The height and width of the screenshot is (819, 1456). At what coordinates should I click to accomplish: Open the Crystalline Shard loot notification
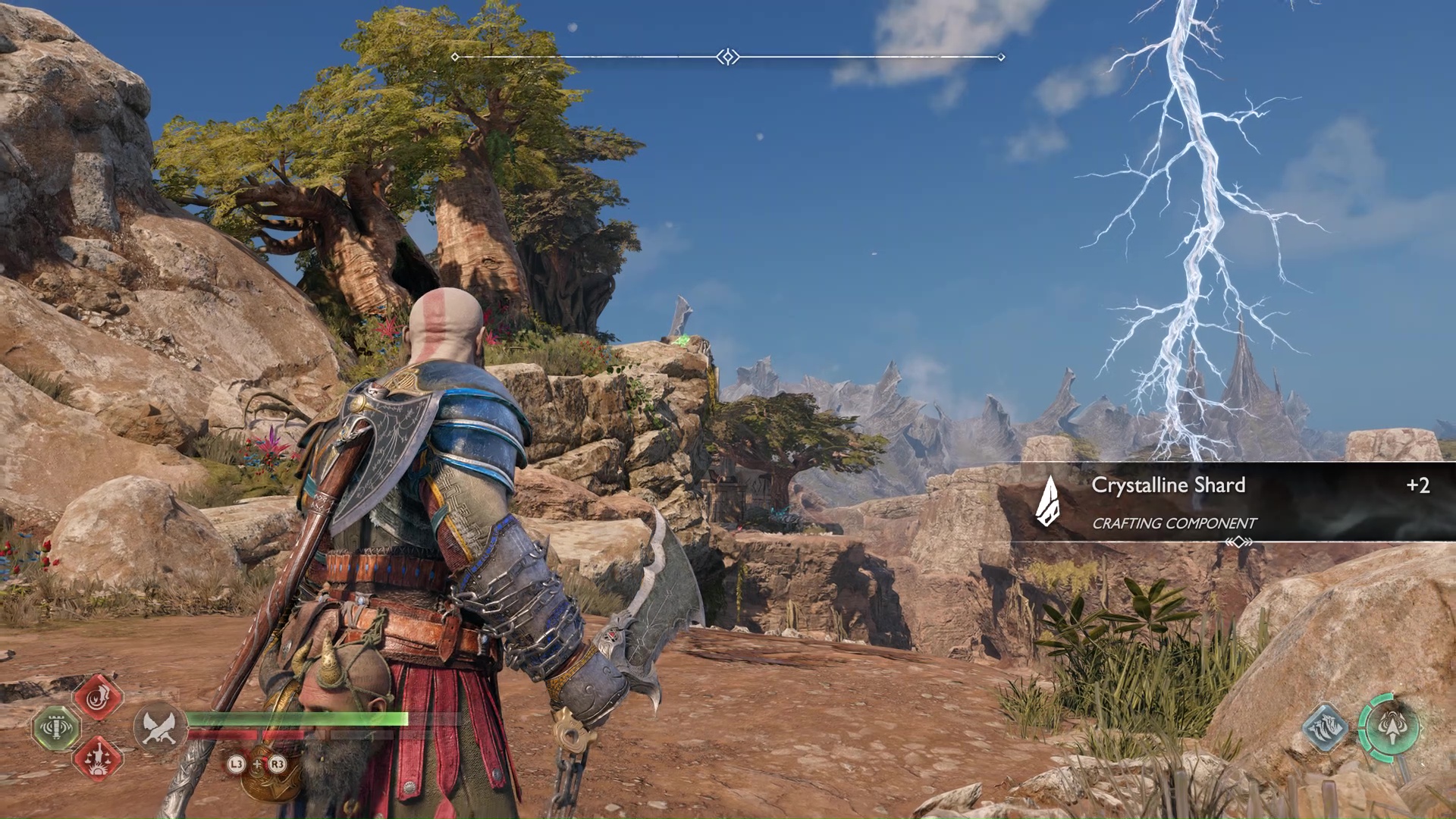click(x=1232, y=502)
